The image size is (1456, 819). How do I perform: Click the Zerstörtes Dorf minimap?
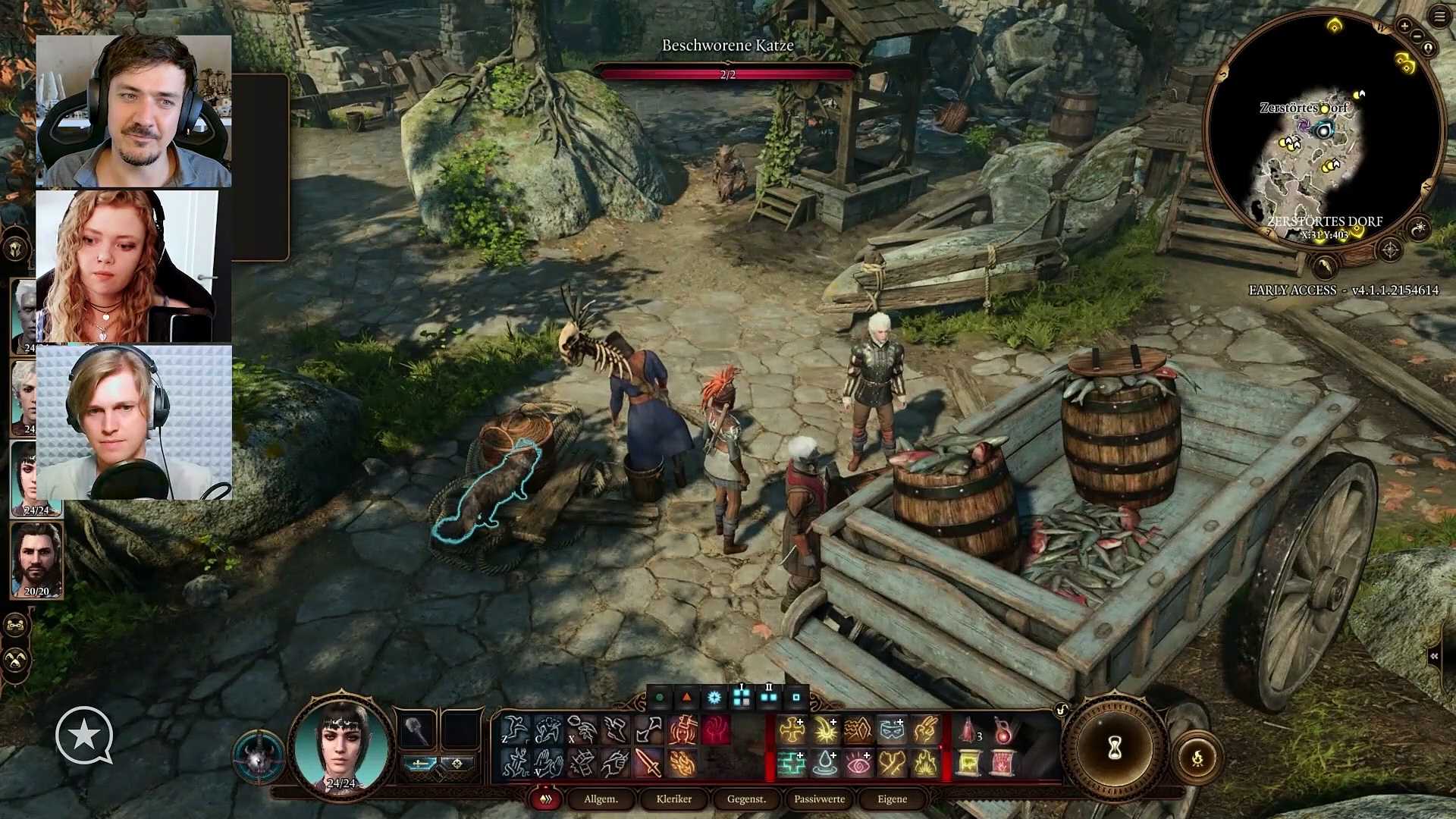(x=1323, y=129)
